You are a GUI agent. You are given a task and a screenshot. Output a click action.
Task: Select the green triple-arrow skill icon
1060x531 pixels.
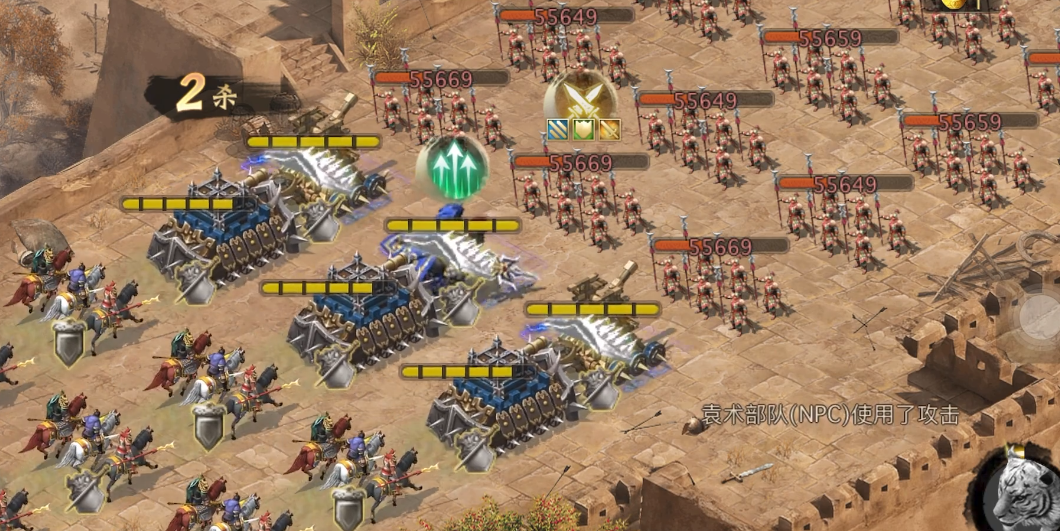(x=452, y=166)
